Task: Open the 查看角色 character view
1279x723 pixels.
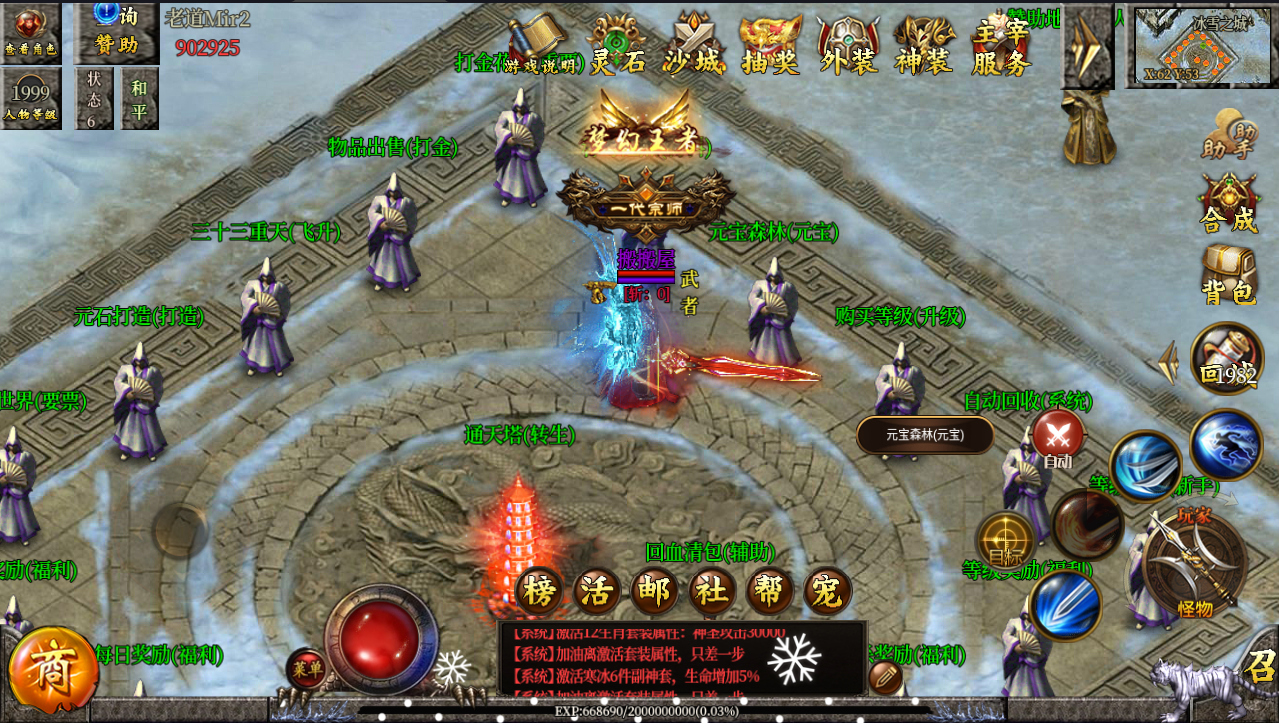Action: 30,31
